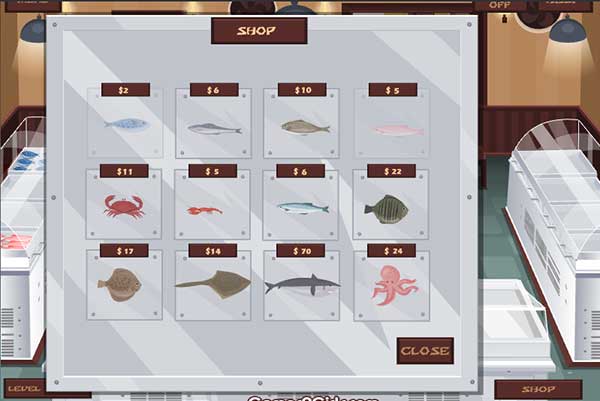Image resolution: width=600 pixels, height=401 pixels.
Task: Select the $70 swordfish
Action: click(301, 285)
